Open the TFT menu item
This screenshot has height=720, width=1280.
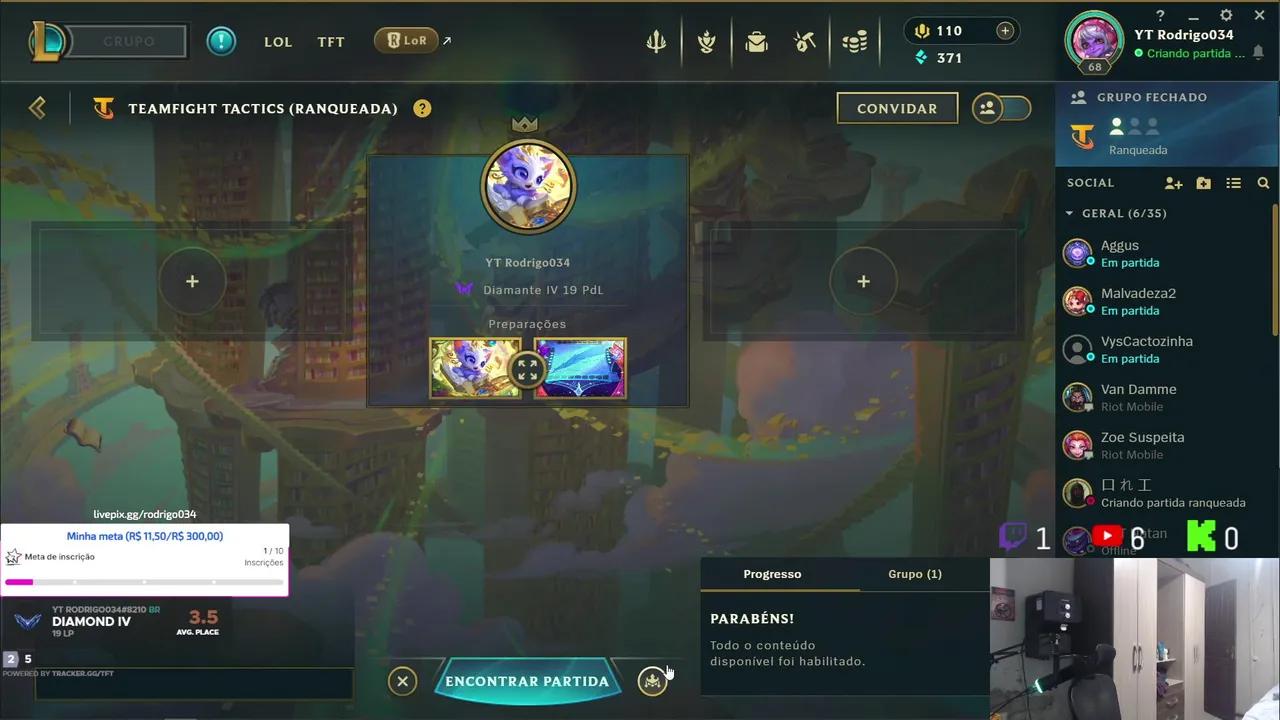[x=330, y=42]
